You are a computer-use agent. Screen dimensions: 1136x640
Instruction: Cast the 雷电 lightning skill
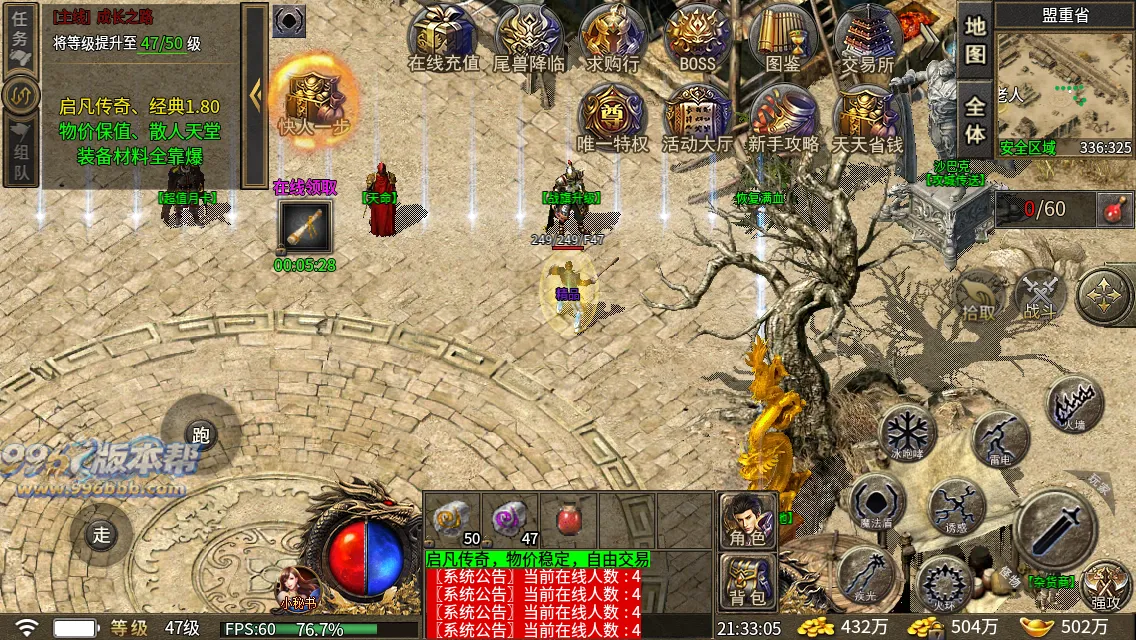pos(999,437)
